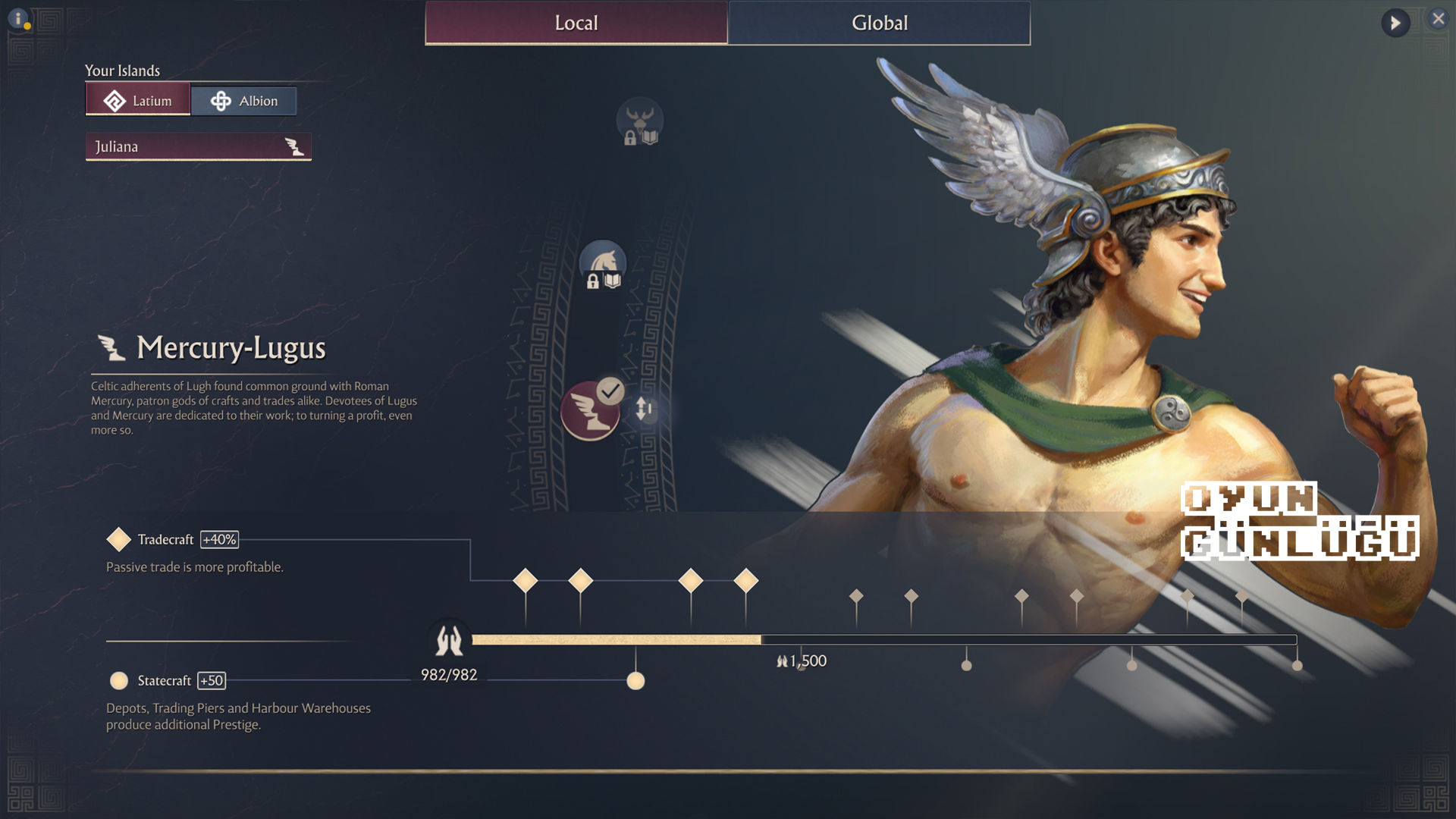This screenshot has width=1456, height=819.
Task: Select the Mercury-Lugus winged sandal icon
Action: coord(589,412)
